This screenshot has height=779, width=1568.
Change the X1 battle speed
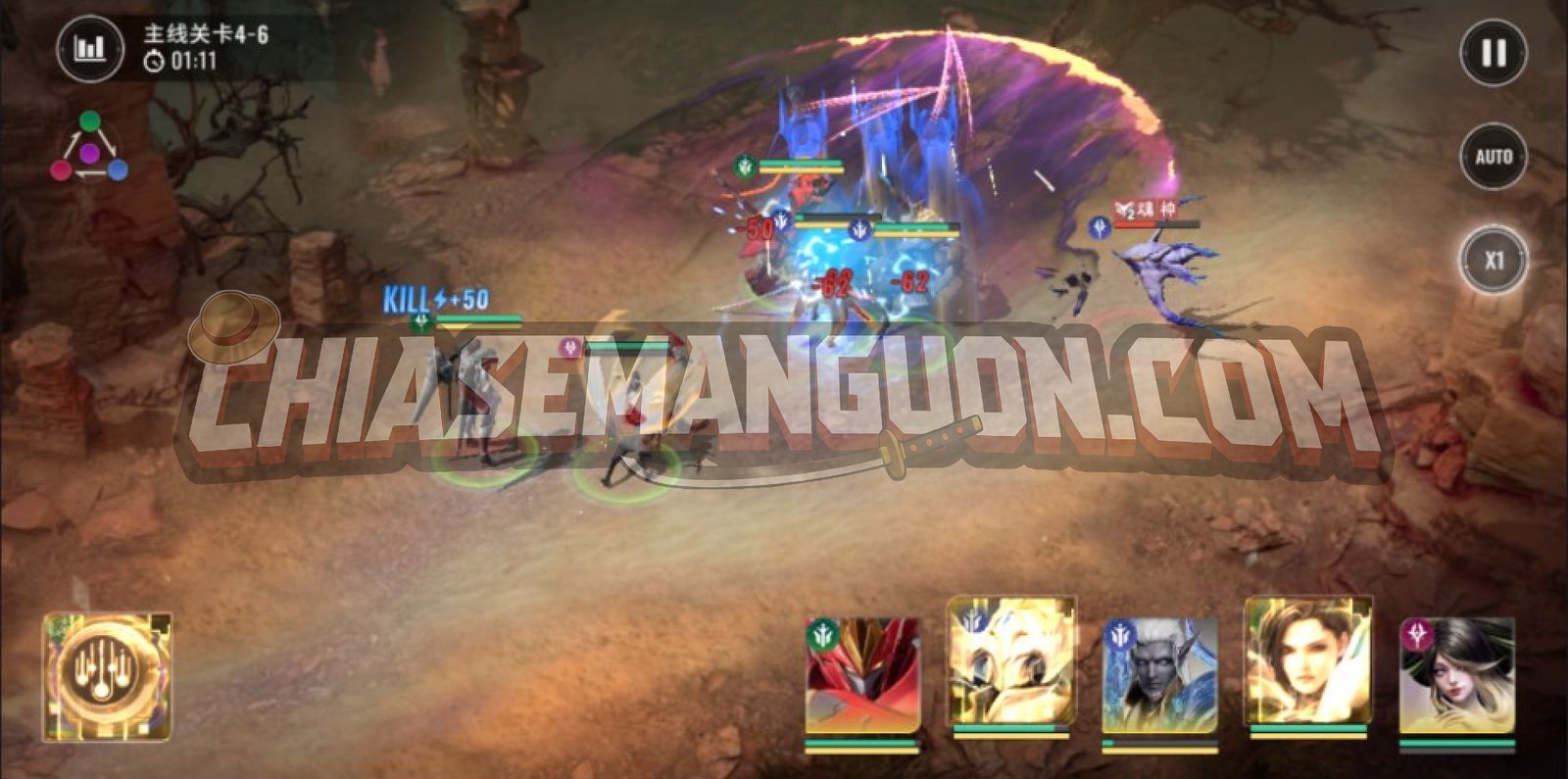click(x=1493, y=261)
